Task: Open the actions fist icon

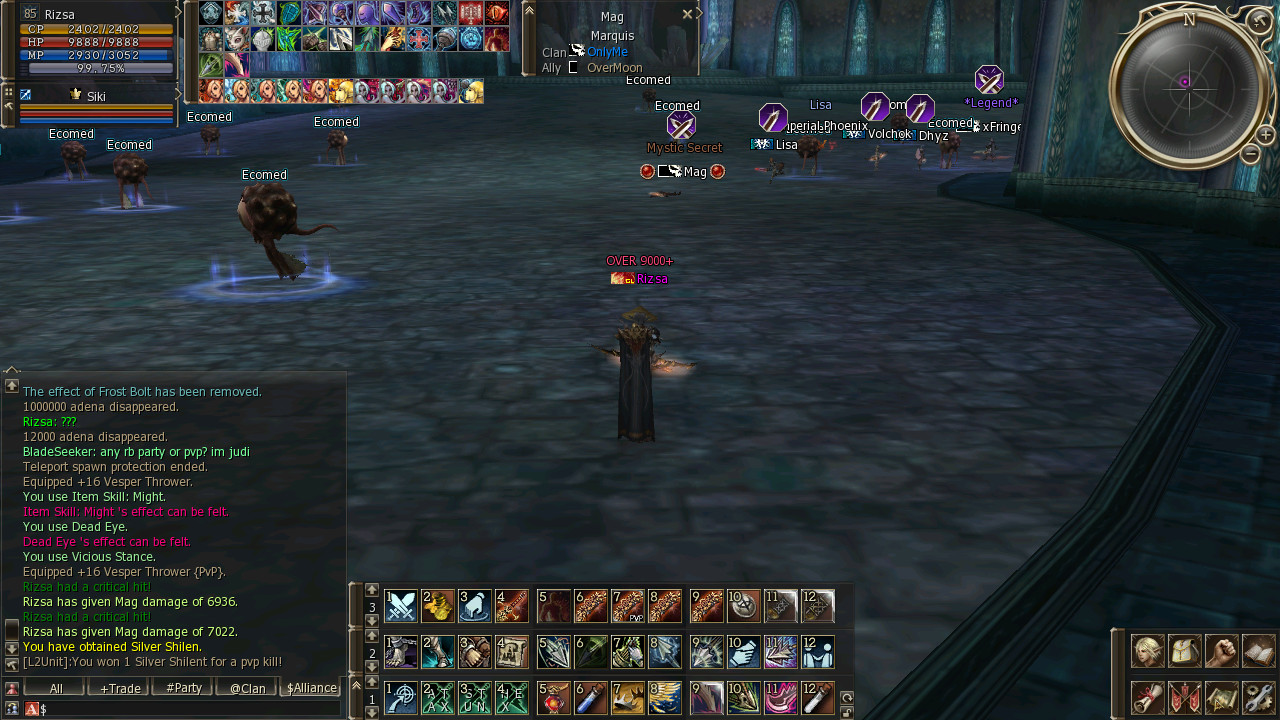Action: 1221,651
